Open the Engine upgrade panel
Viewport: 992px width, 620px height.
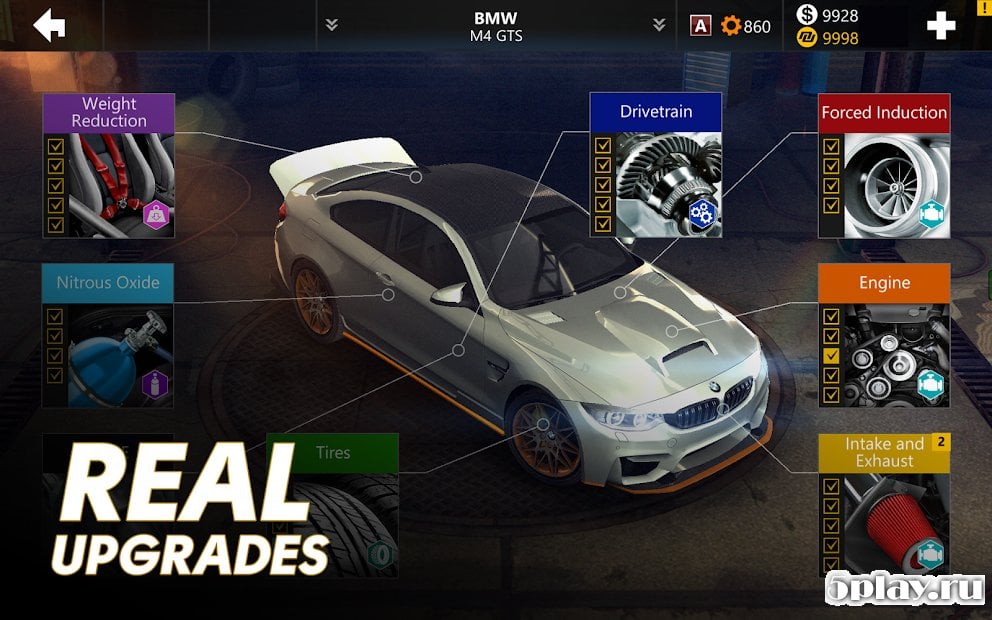point(884,335)
